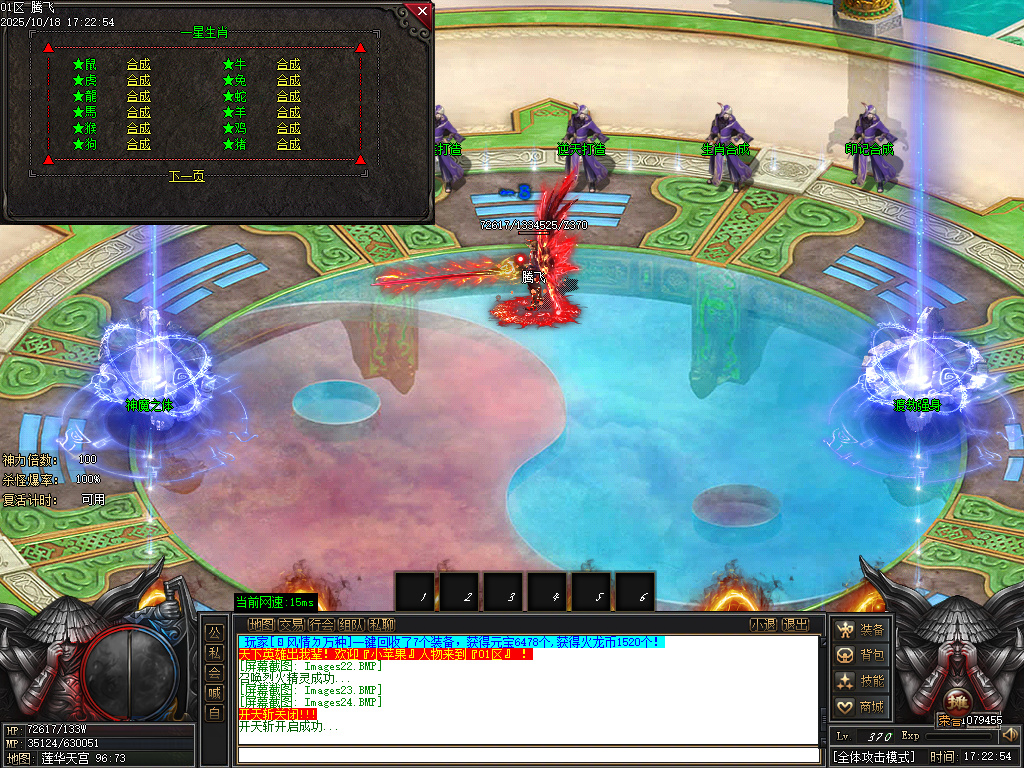Open the 技能 skills panel
This screenshot has height=768, width=1024.
point(861,681)
